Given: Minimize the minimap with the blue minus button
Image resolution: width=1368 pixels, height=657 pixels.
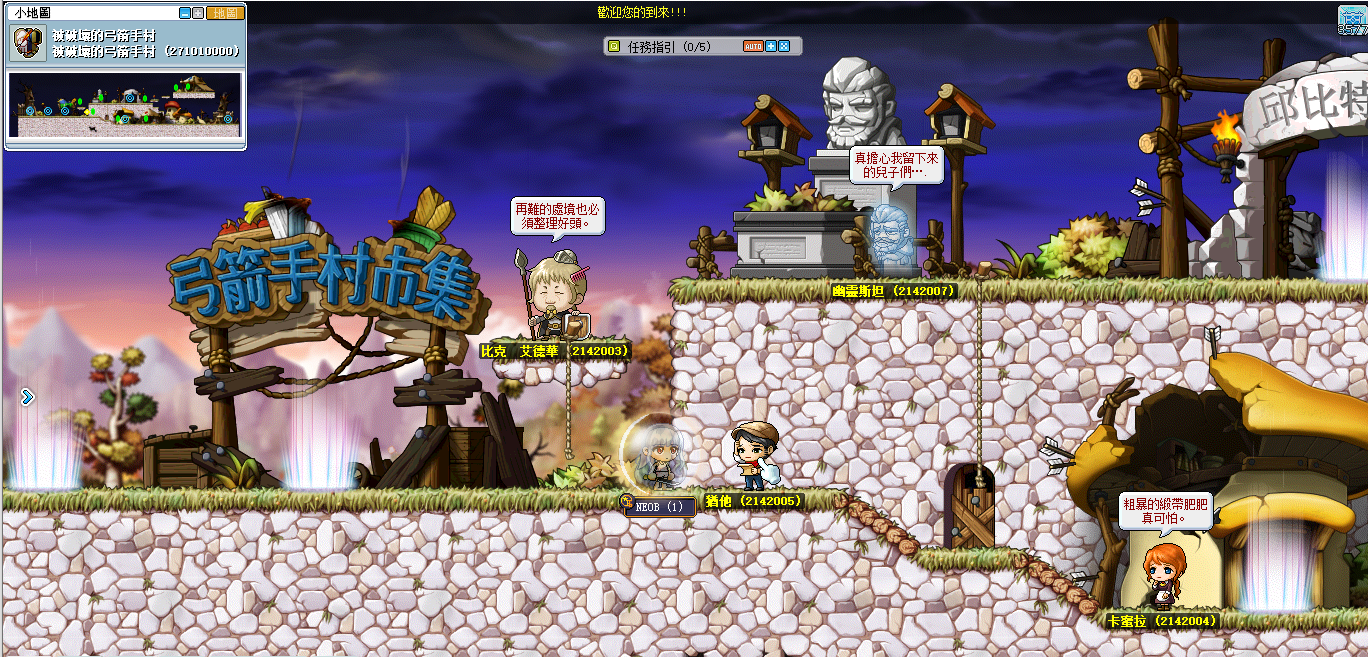Looking at the screenshot, I should 185,13.
